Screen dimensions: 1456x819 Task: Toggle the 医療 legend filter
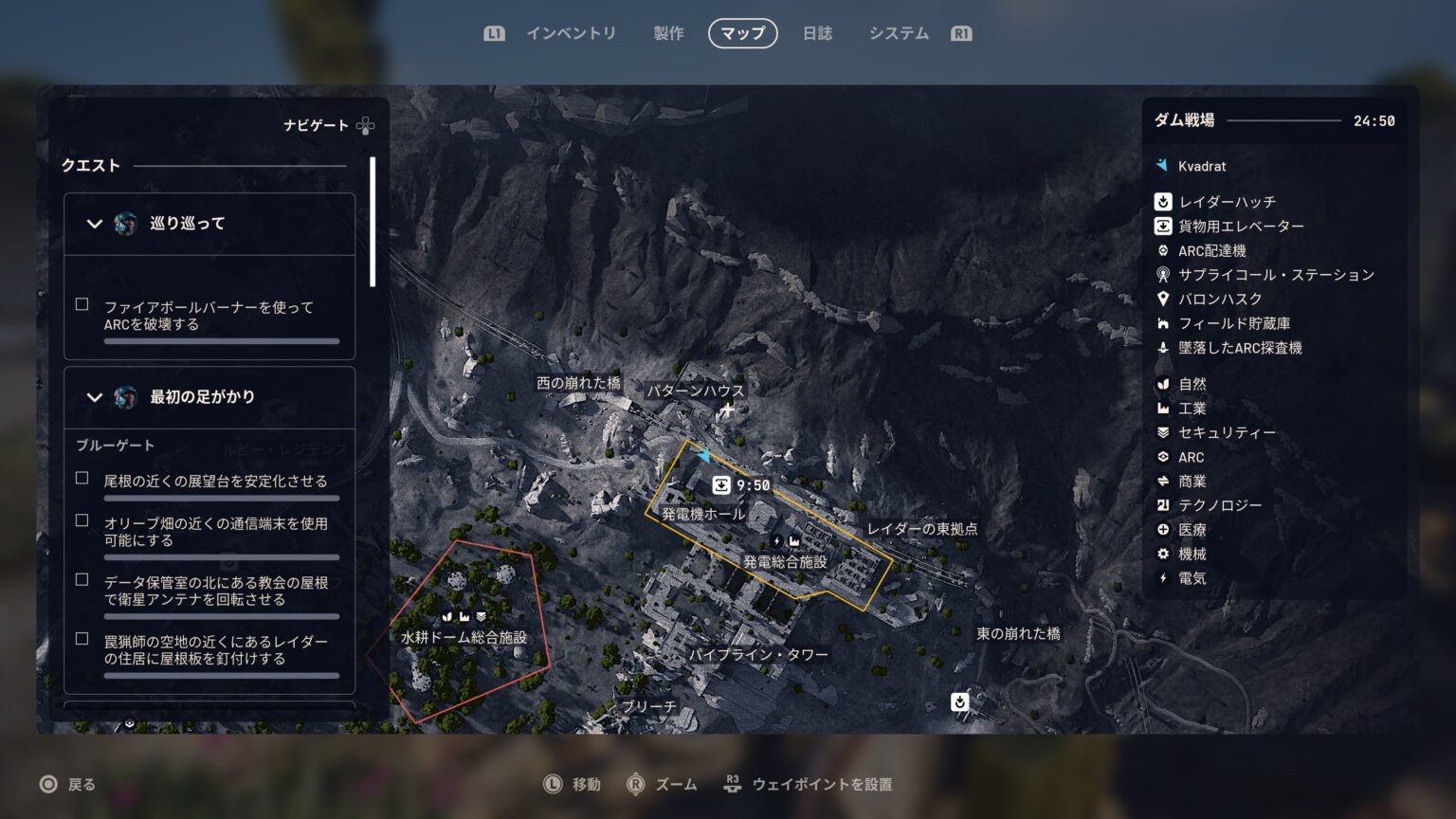pos(1192,530)
